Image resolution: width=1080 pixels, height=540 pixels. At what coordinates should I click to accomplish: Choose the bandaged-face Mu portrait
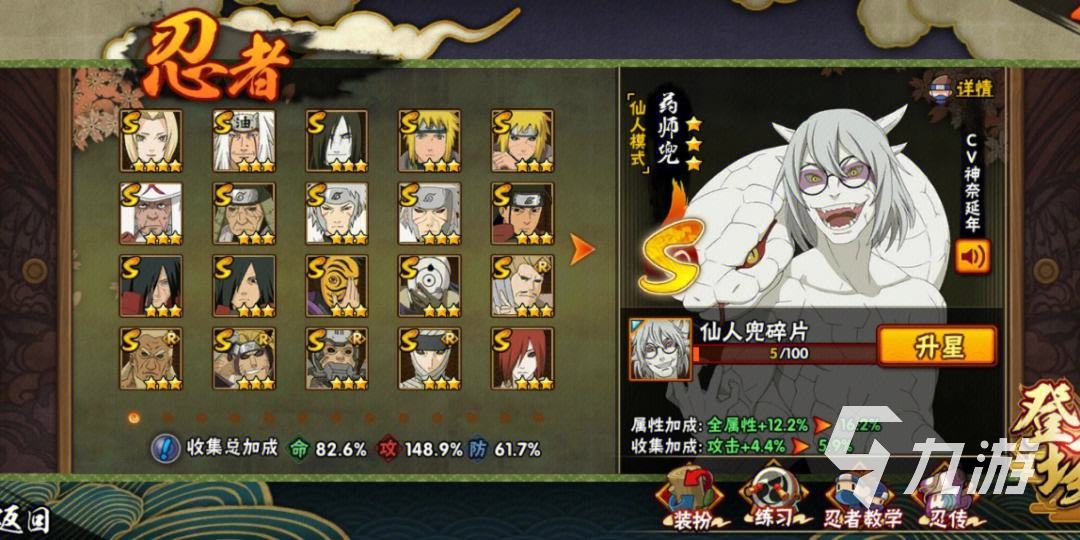pos(429,358)
